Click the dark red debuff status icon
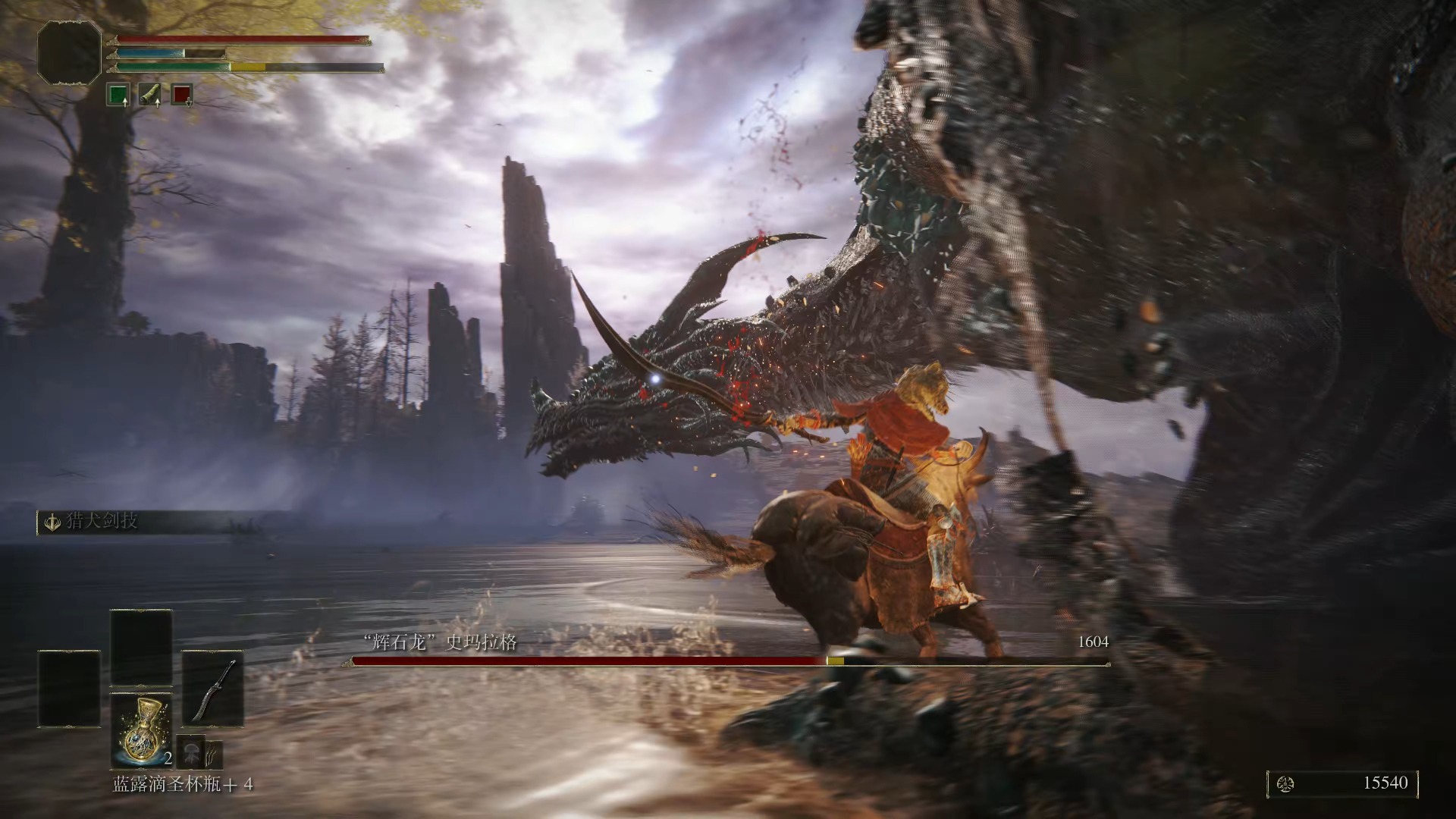Viewport: 1456px width, 819px height. coord(182,95)
